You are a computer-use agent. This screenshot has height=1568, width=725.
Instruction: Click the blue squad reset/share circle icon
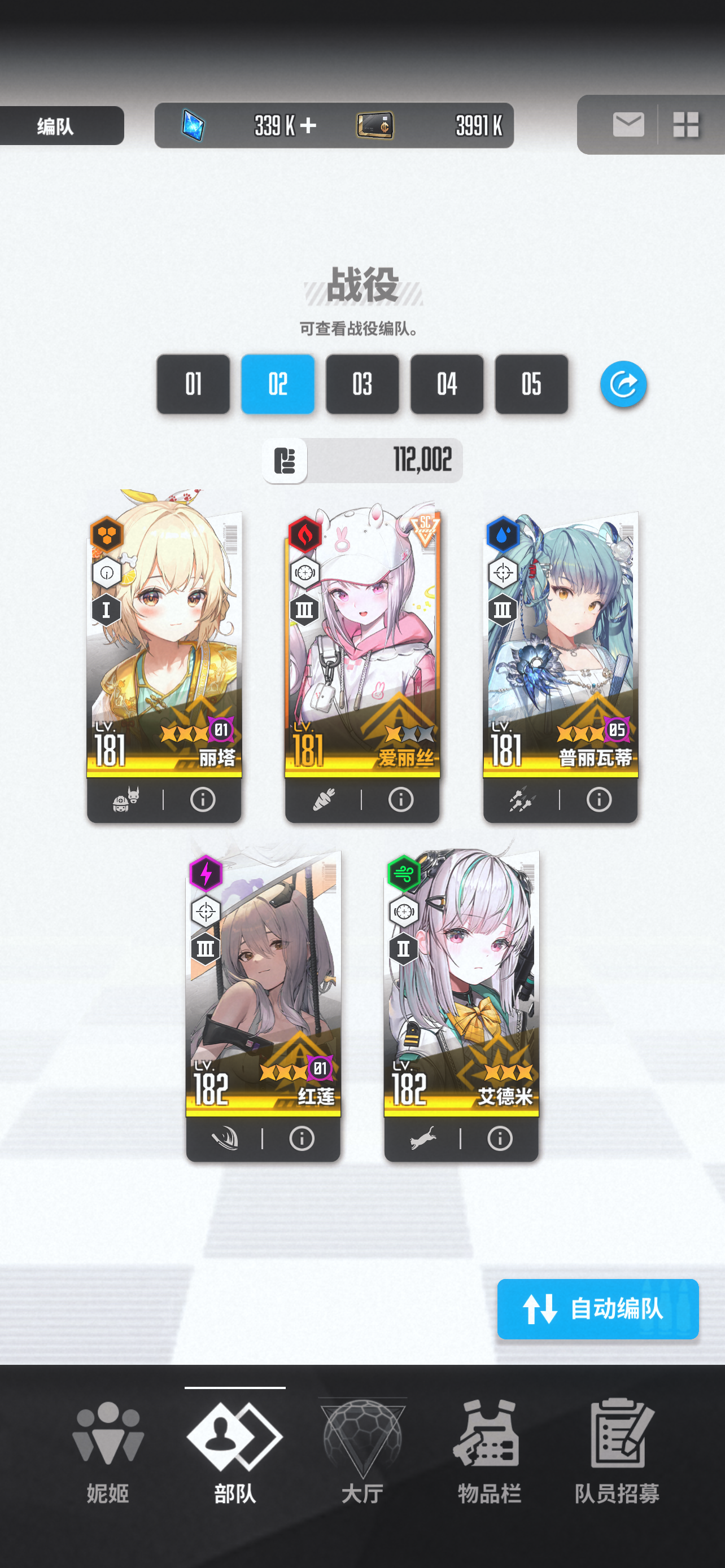tap(623, 385)
